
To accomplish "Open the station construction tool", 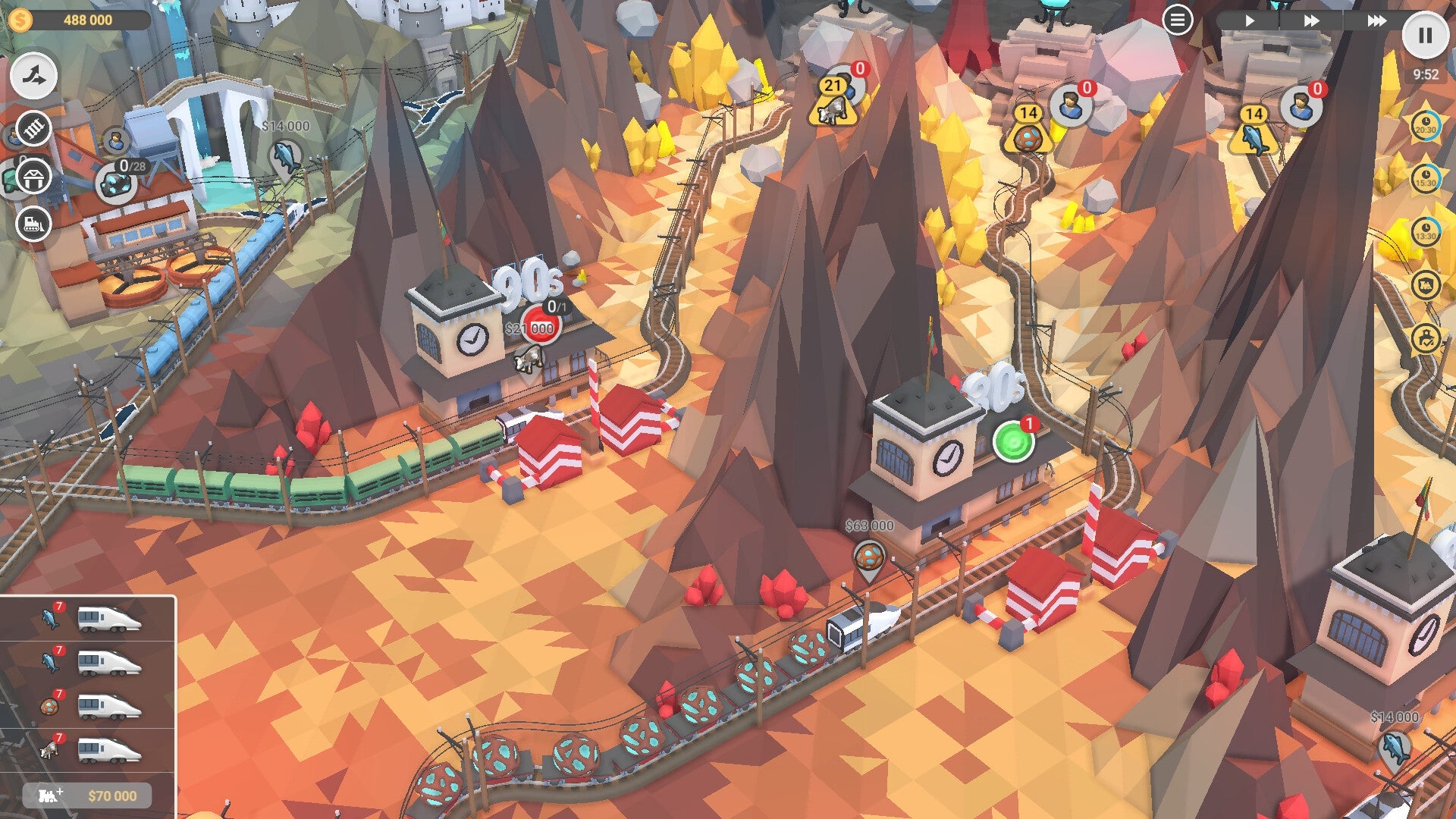I will coord(32,176).
